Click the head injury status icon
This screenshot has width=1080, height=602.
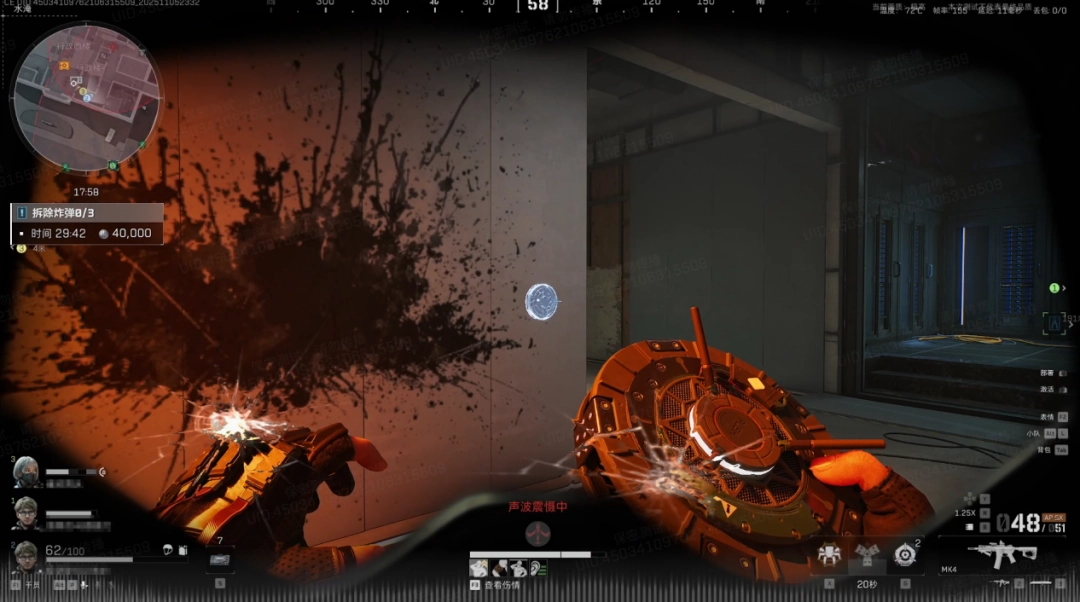(477, 568)
